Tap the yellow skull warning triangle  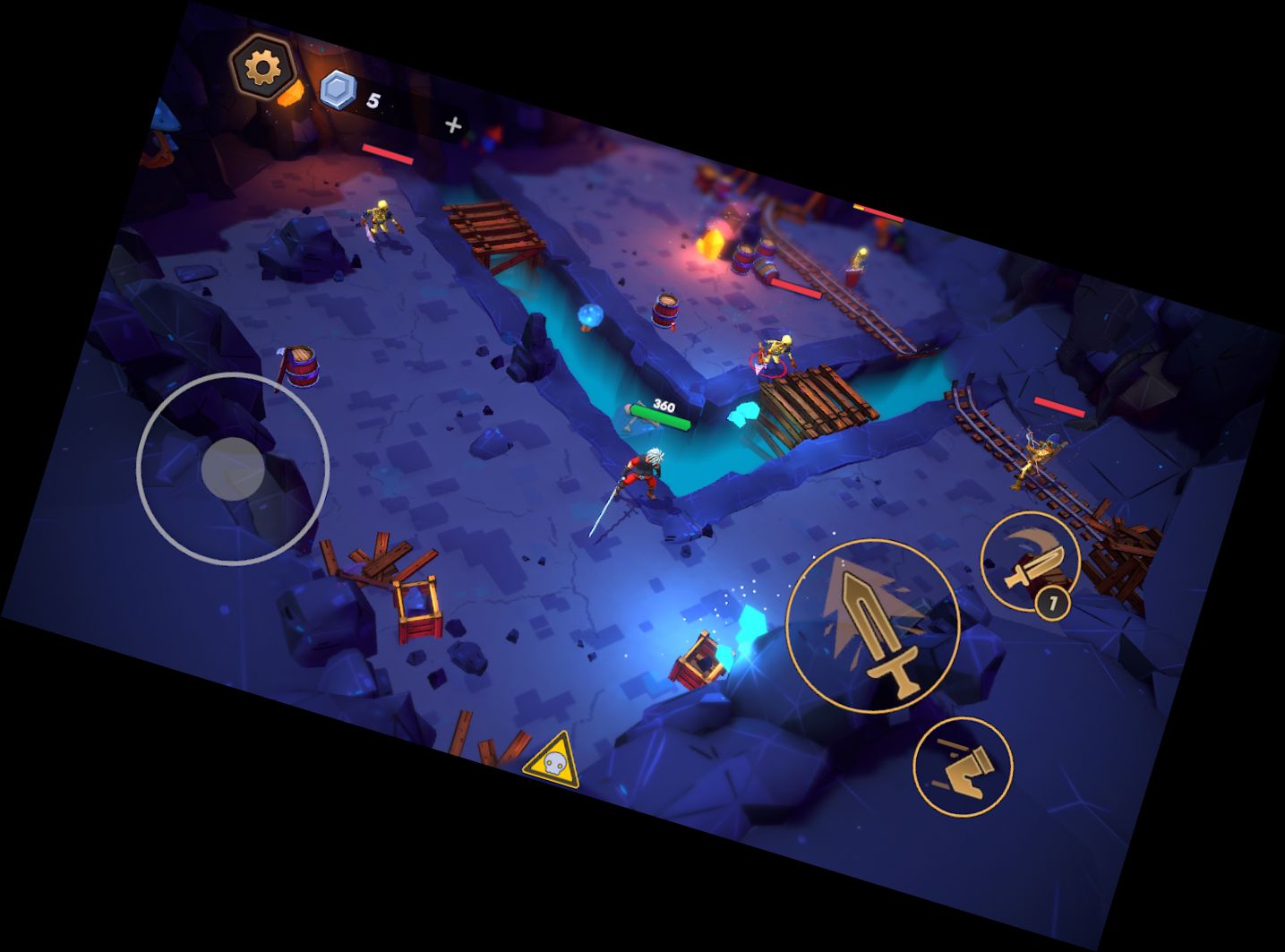pyautogui.click(x=552, y=763)
